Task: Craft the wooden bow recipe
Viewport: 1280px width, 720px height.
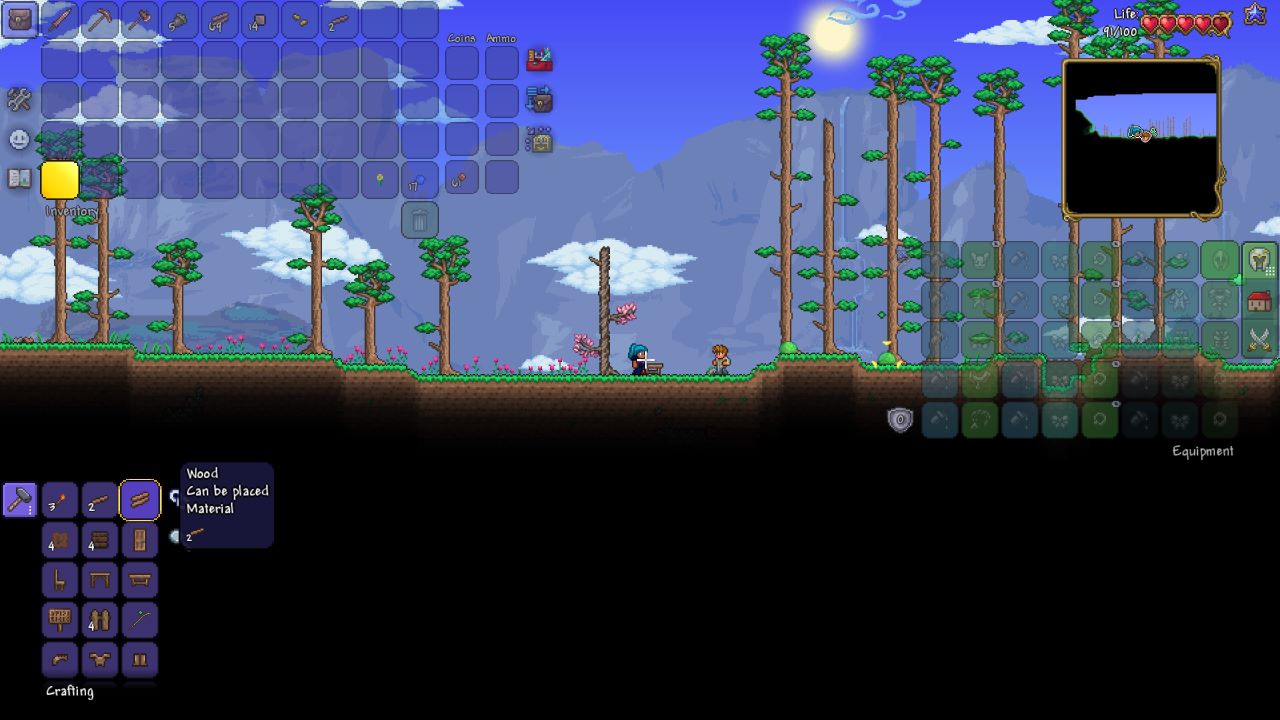Action: (x=140, y=620)
